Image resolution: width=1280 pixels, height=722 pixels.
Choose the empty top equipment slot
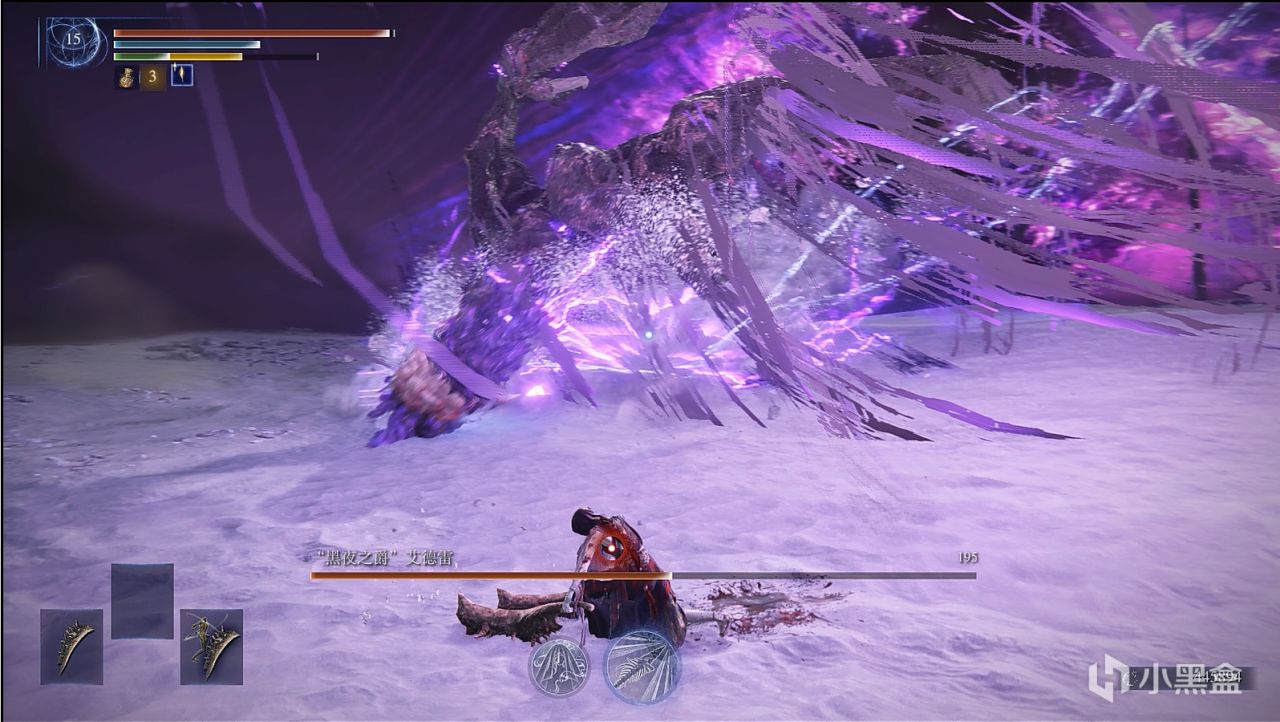(x=142, y=601)
